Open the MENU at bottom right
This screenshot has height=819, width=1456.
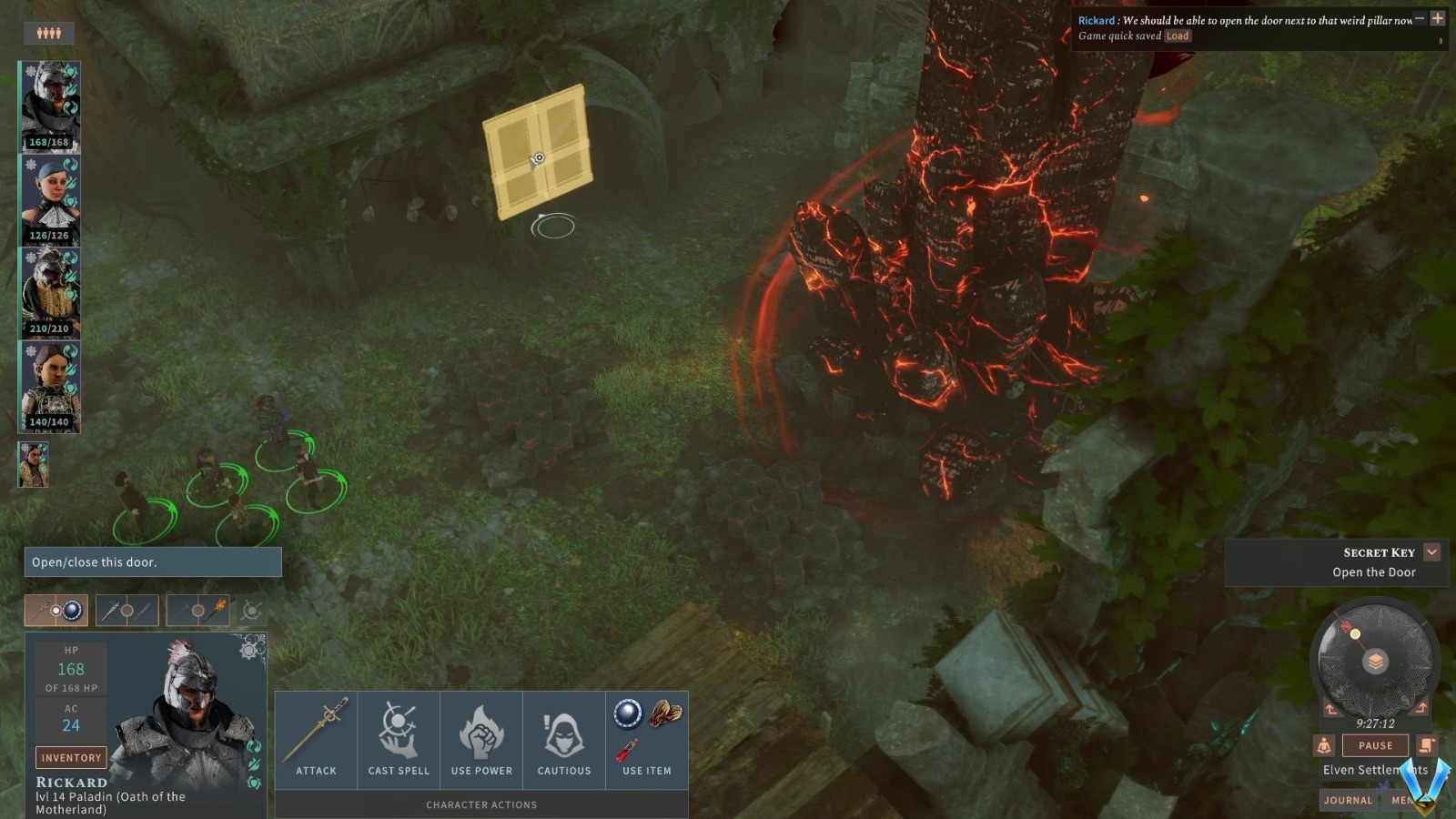tap(1404, 800)
